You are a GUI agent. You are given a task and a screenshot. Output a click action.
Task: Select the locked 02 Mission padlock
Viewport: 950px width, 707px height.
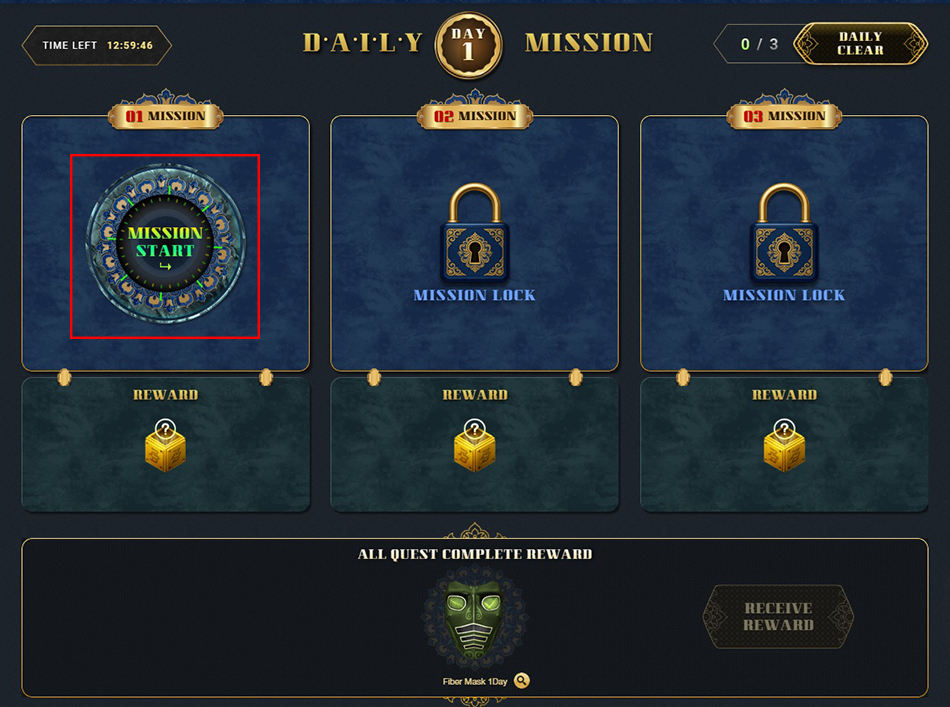coord(474,234)
